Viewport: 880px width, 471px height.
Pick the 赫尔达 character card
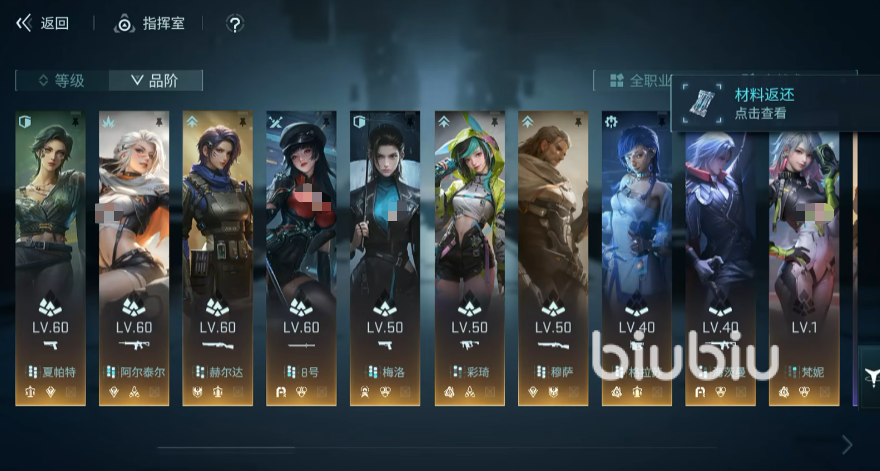217,258
